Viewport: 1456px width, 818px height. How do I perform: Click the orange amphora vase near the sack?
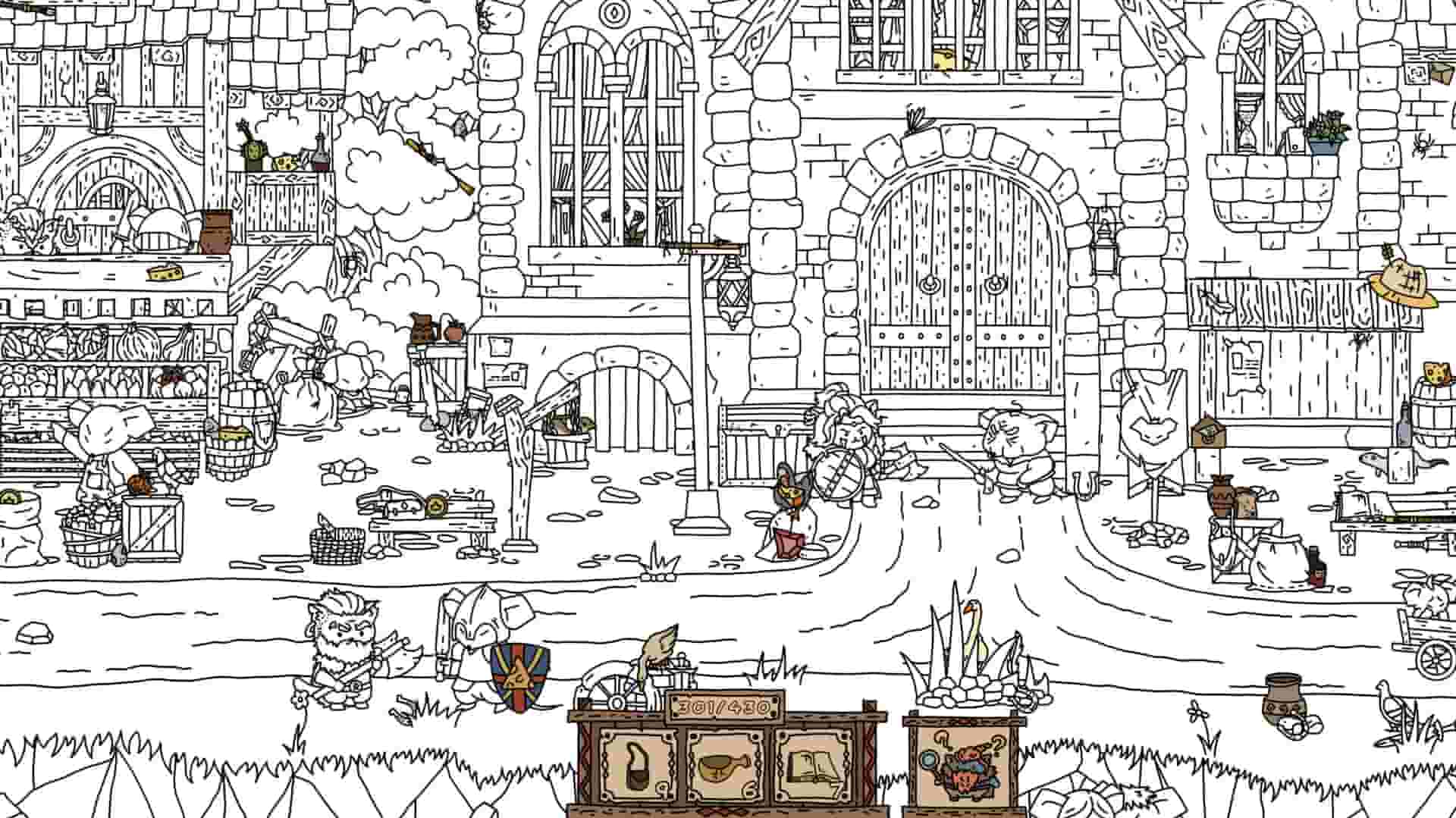(1222, 497)
